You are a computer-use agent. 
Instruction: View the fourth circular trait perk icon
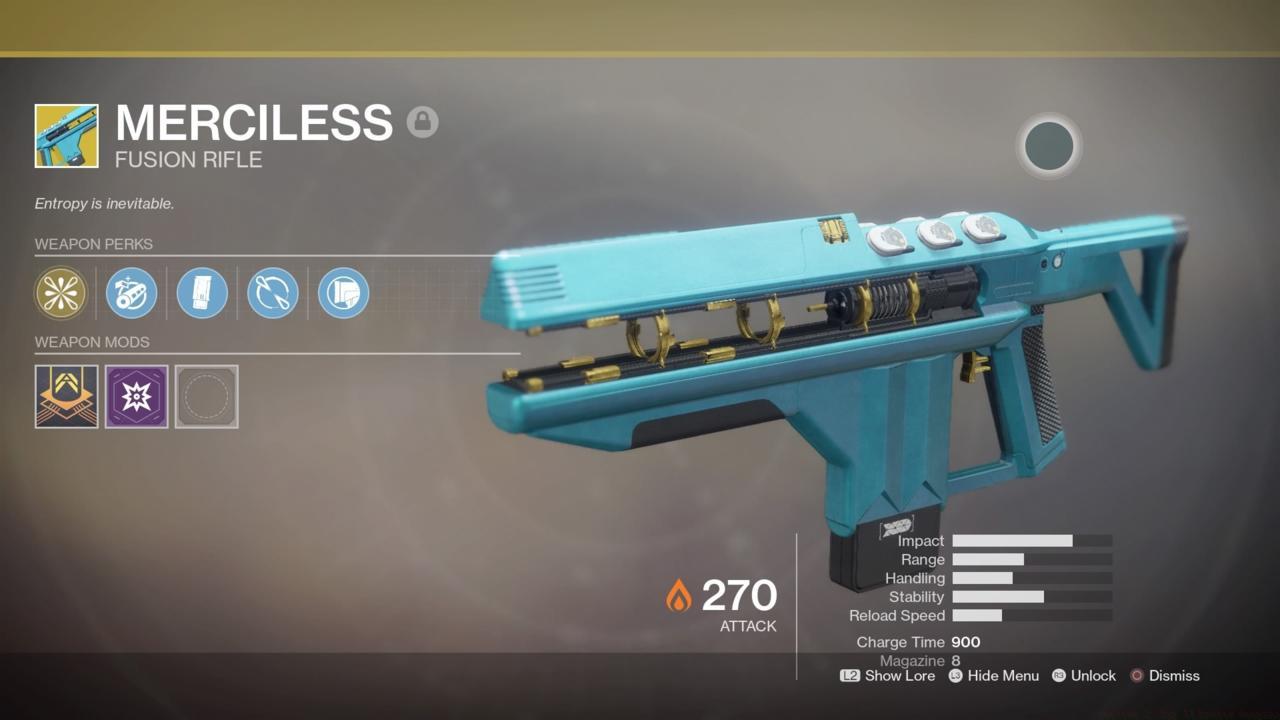pos(272,293)
